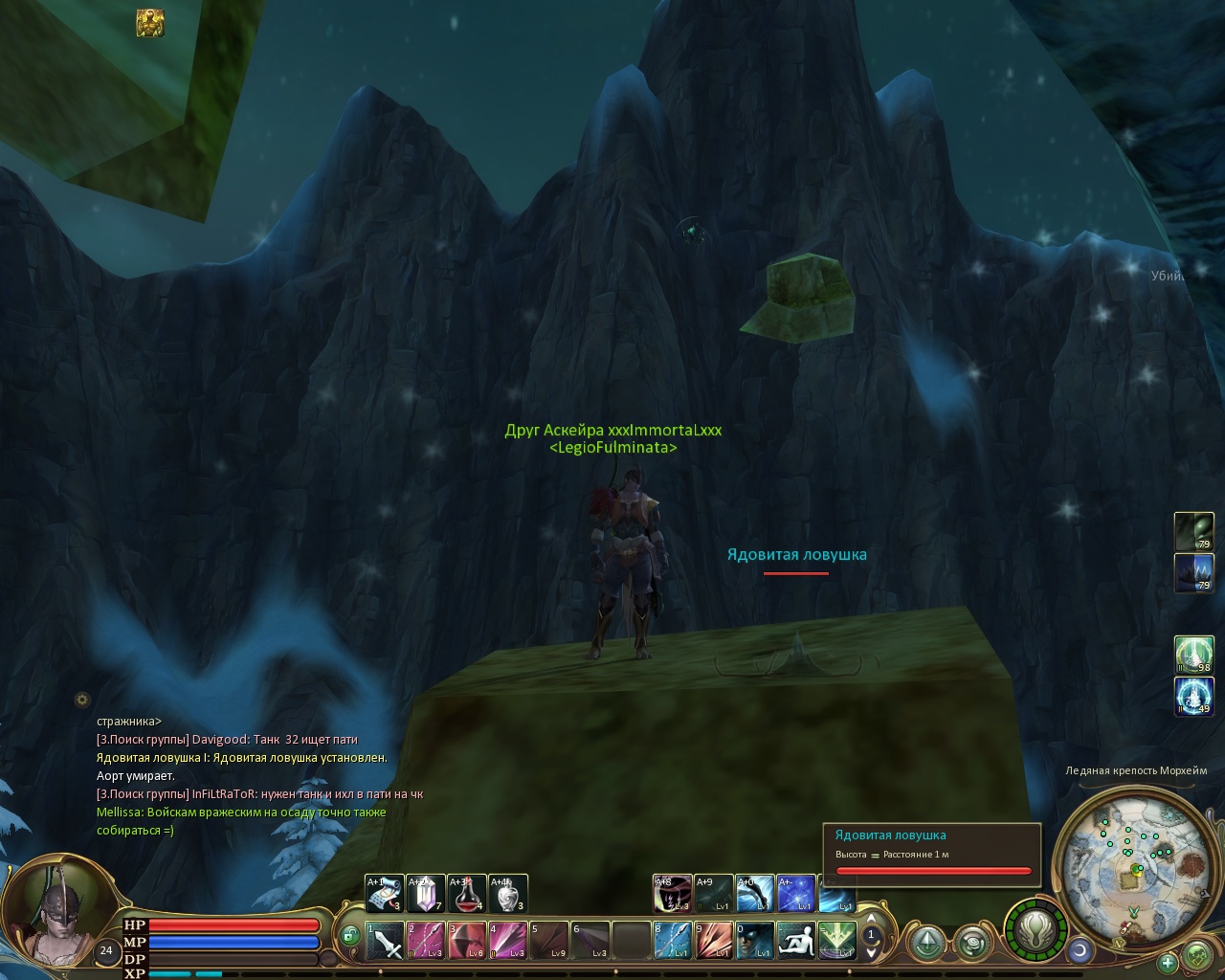
Task: Click the blue crescent moon button
Action: pyautogui.click(x=1080, y=949)
